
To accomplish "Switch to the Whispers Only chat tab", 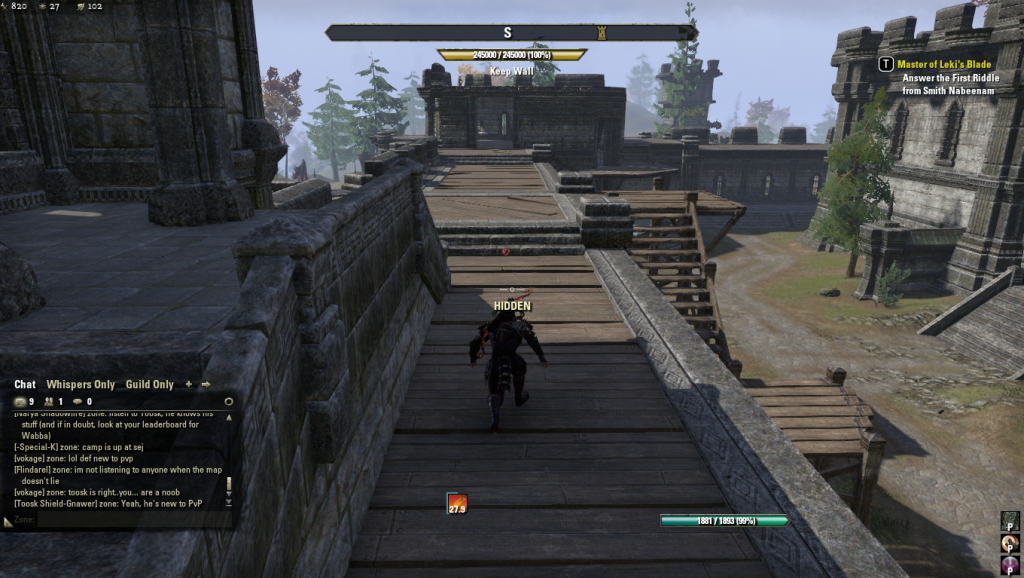I will [x=79, y=384].
